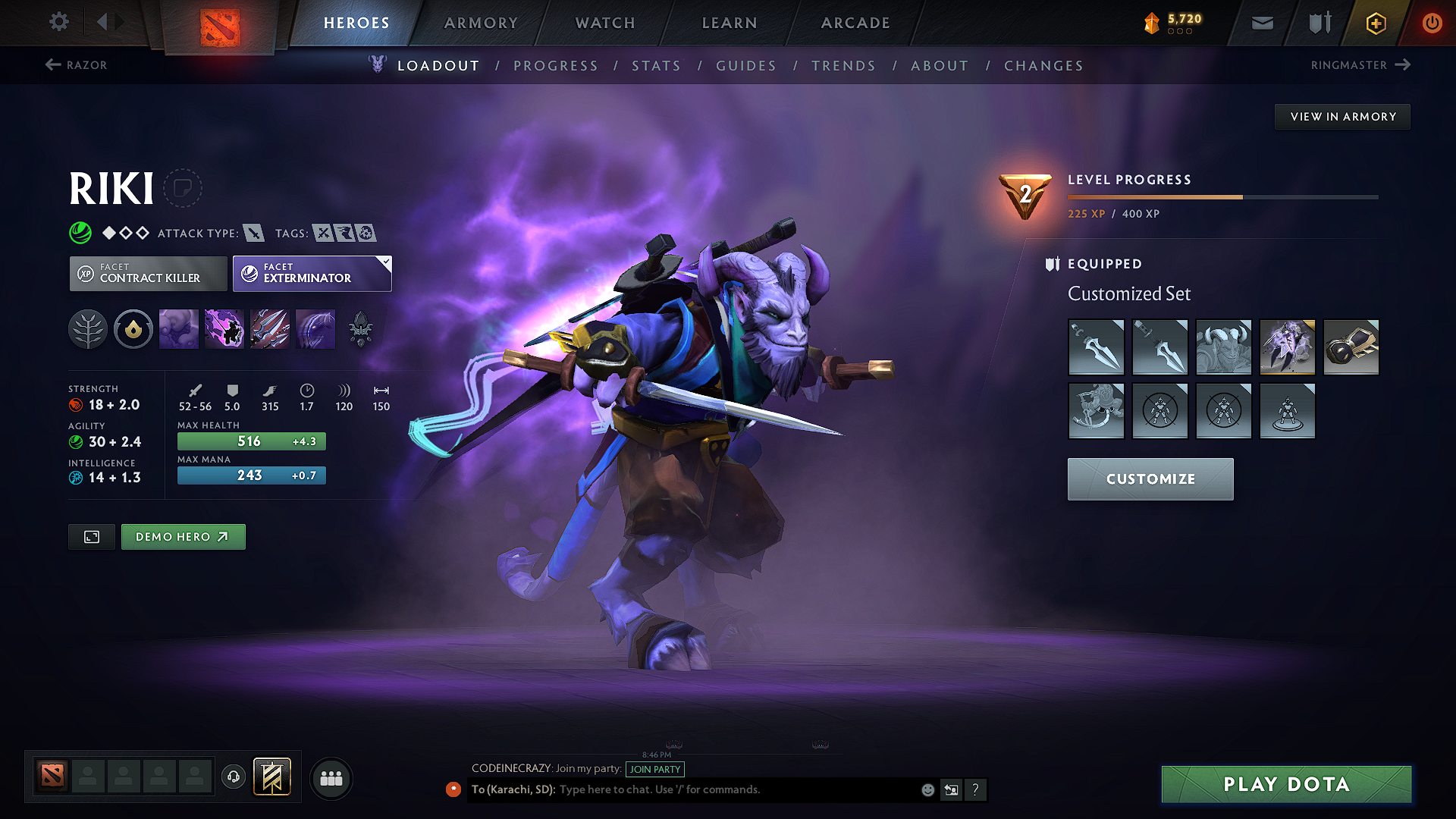
Task: Select the Contract Killer facet
Action: coord(147,274)
